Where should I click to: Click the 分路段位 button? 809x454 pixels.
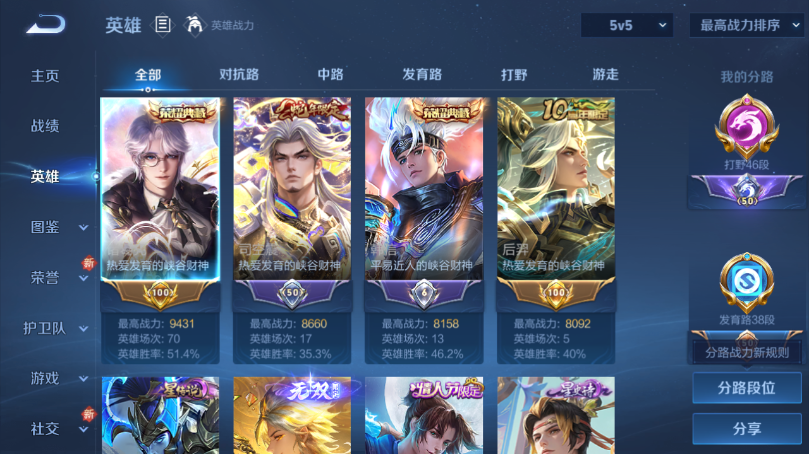pyautogui.click(x=746, y=388)
